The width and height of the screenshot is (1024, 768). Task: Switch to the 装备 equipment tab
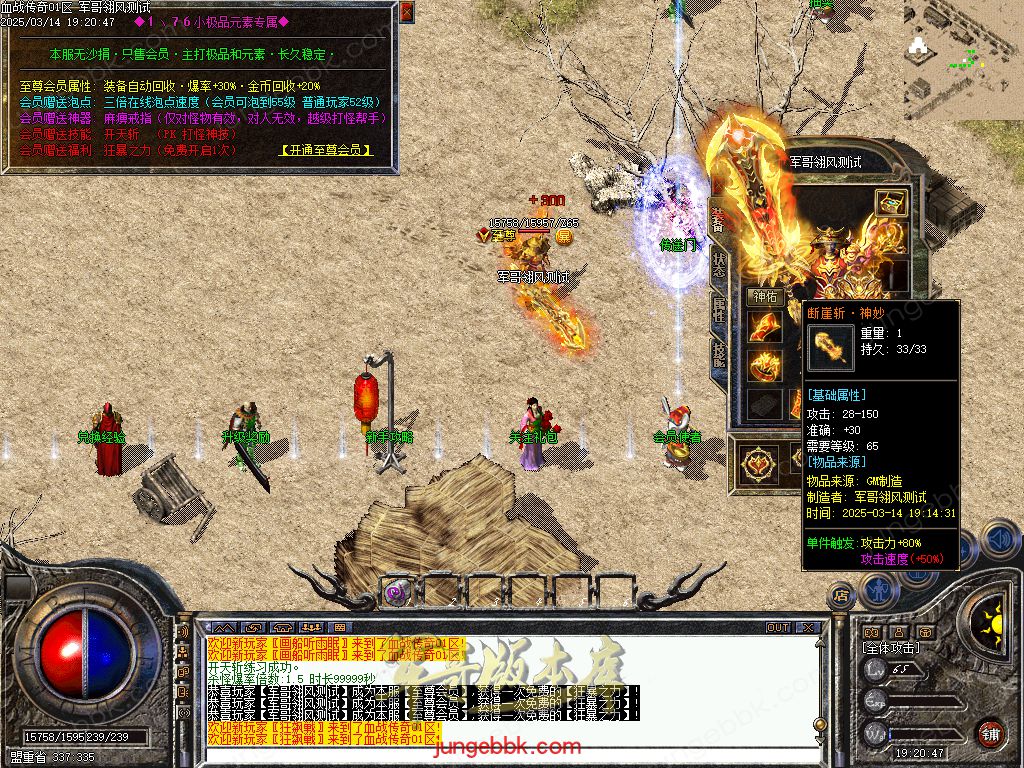(x=718, y=222)
